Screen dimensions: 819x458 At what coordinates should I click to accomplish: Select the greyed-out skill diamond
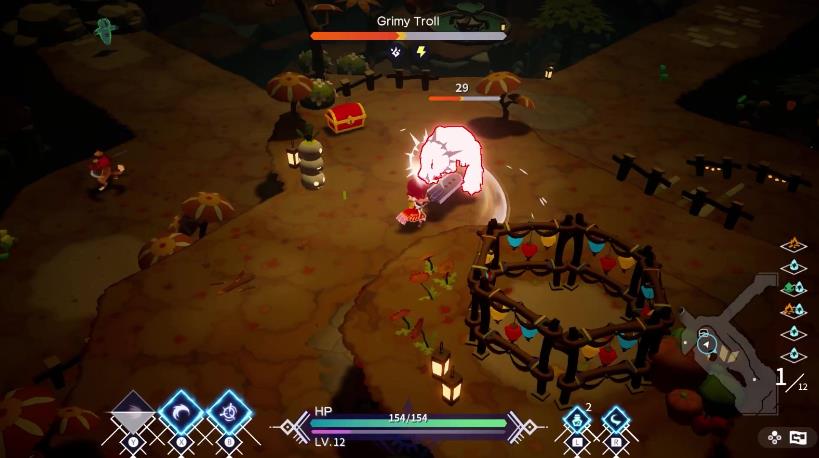coord(133,413)
